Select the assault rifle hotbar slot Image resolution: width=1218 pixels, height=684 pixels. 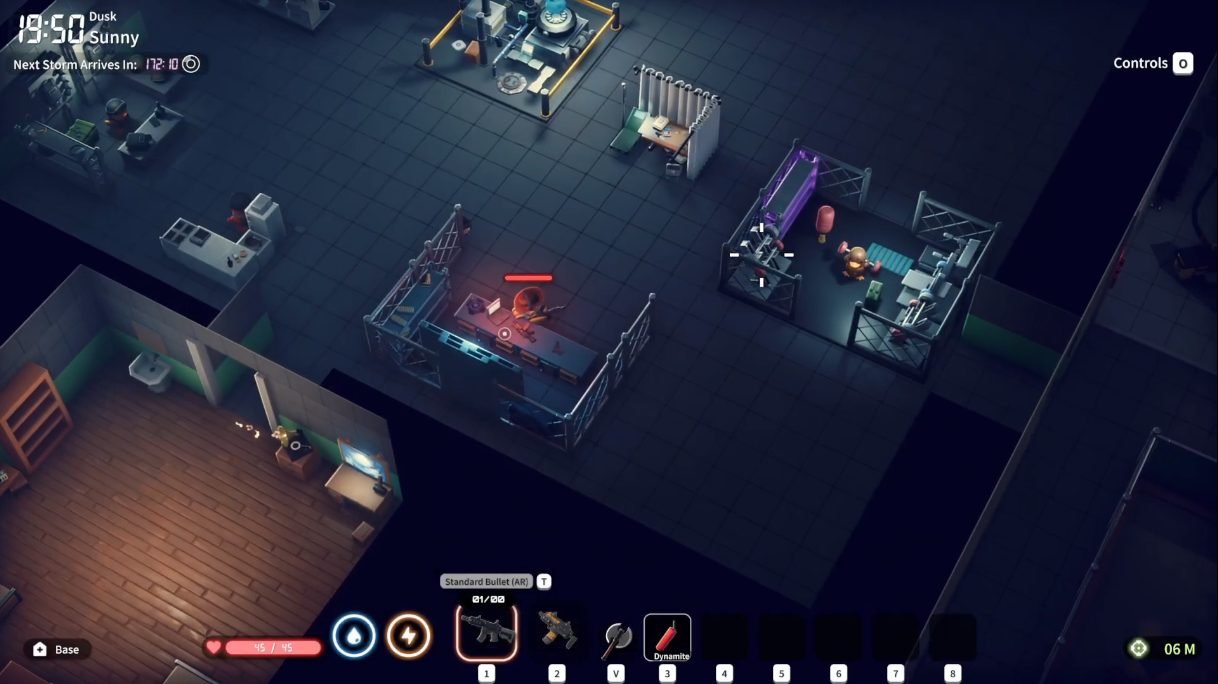click(x=487, y=632)
